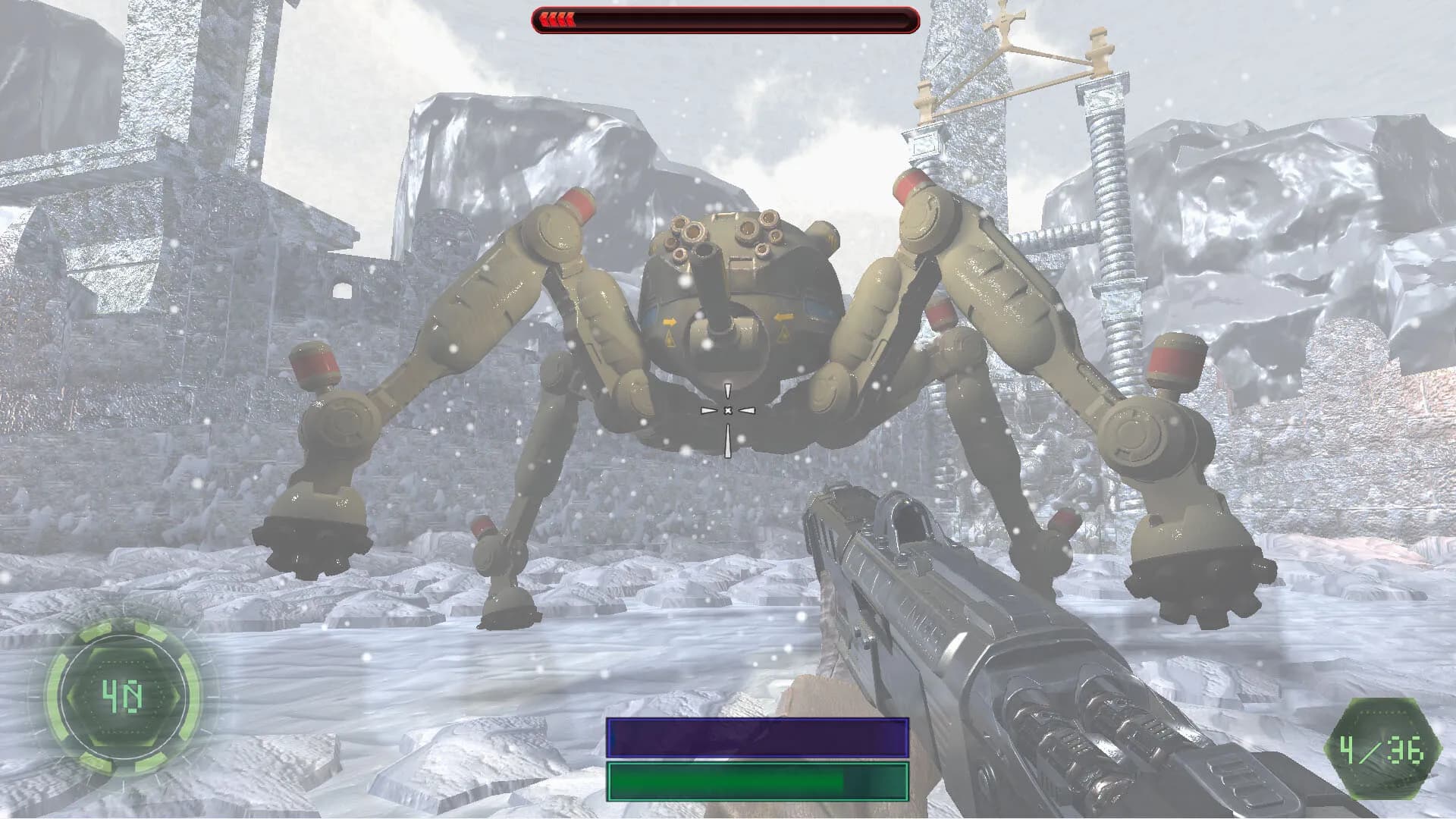Click the crosshair at screen center
Viewport: 1456px width, 819px height.
[728, 409]
